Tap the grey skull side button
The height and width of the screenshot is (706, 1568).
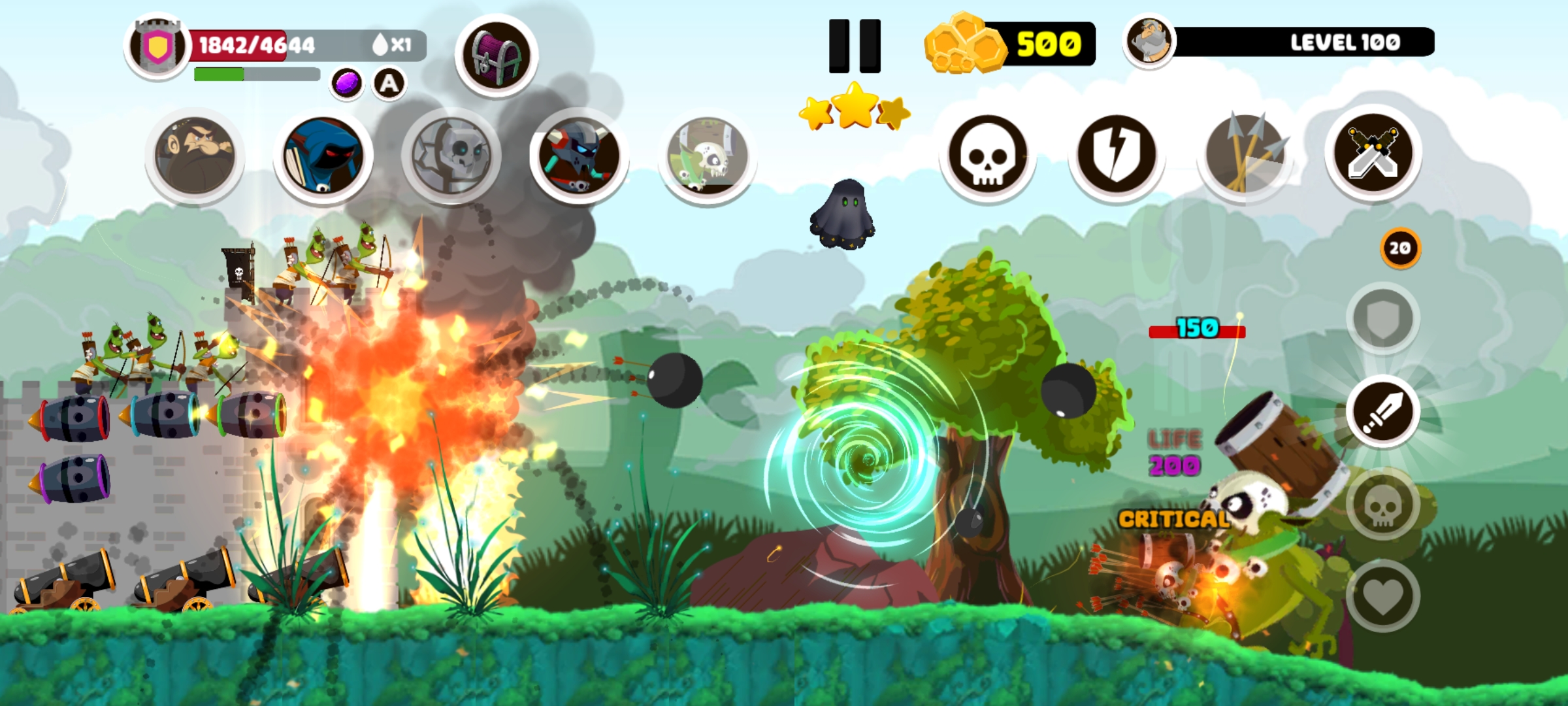point(1382,505)
